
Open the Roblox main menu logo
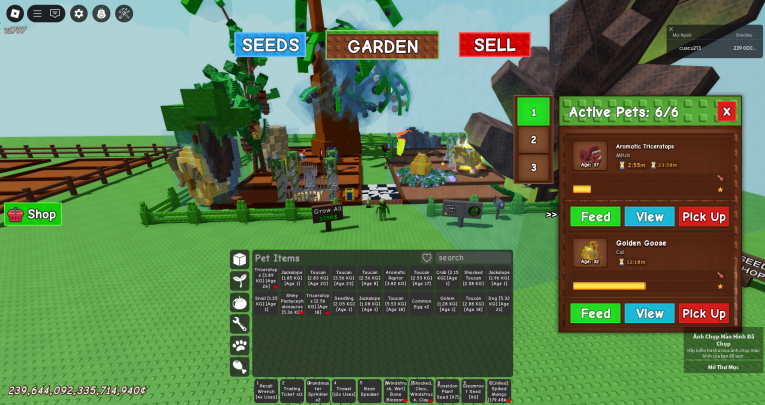pyautogui.click(x=15, y=13)
